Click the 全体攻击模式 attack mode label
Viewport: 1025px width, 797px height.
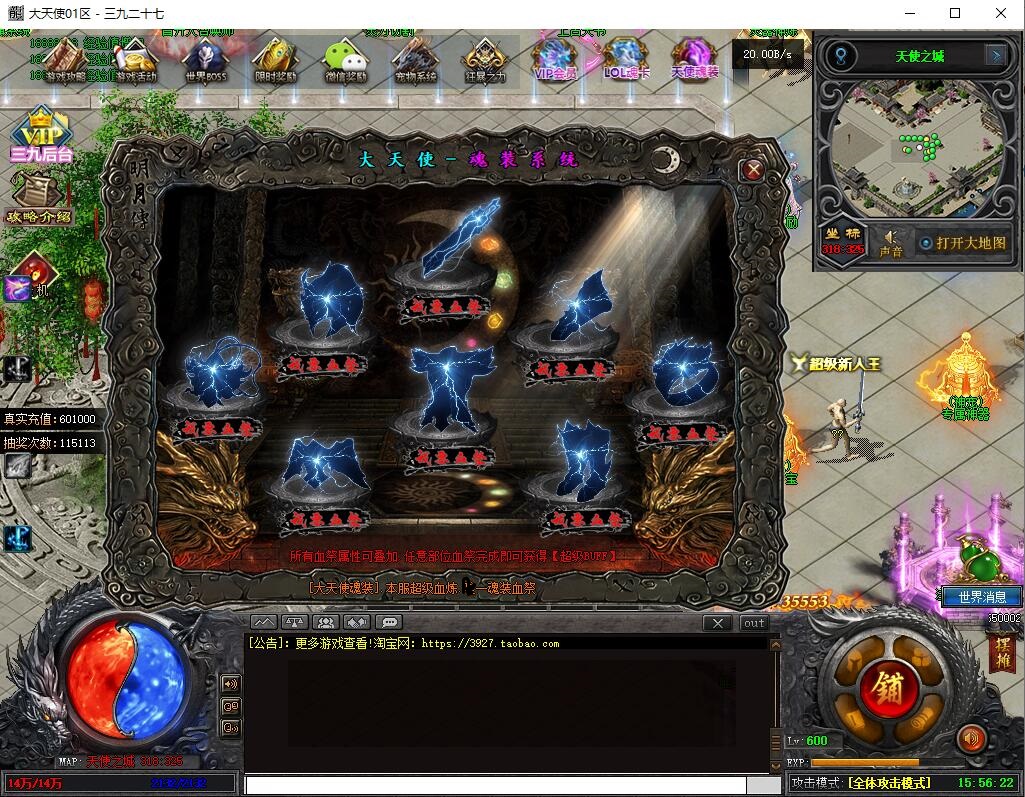click(889, 783)
